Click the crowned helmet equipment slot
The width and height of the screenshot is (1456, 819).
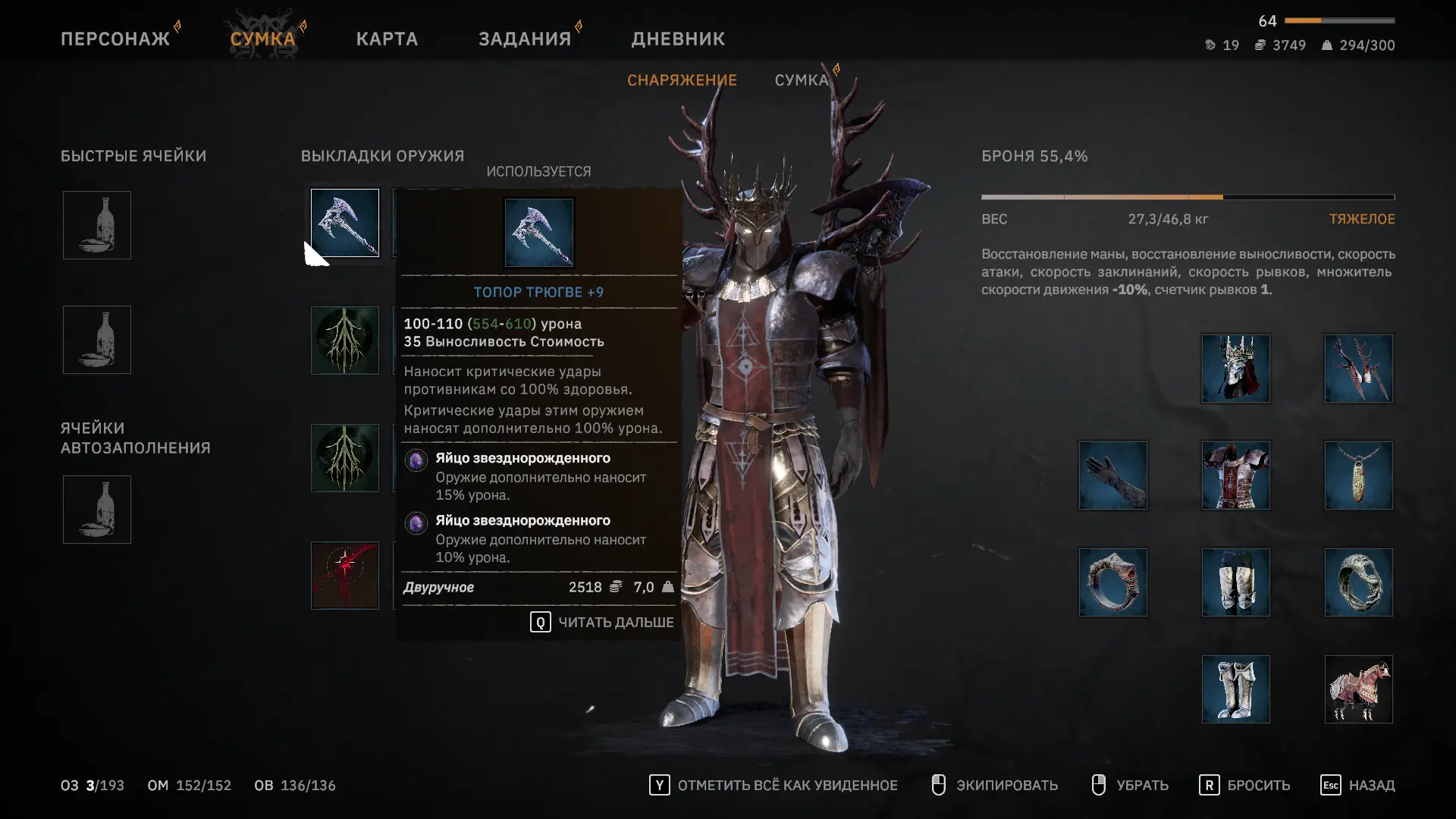(x=1236, y=369)
